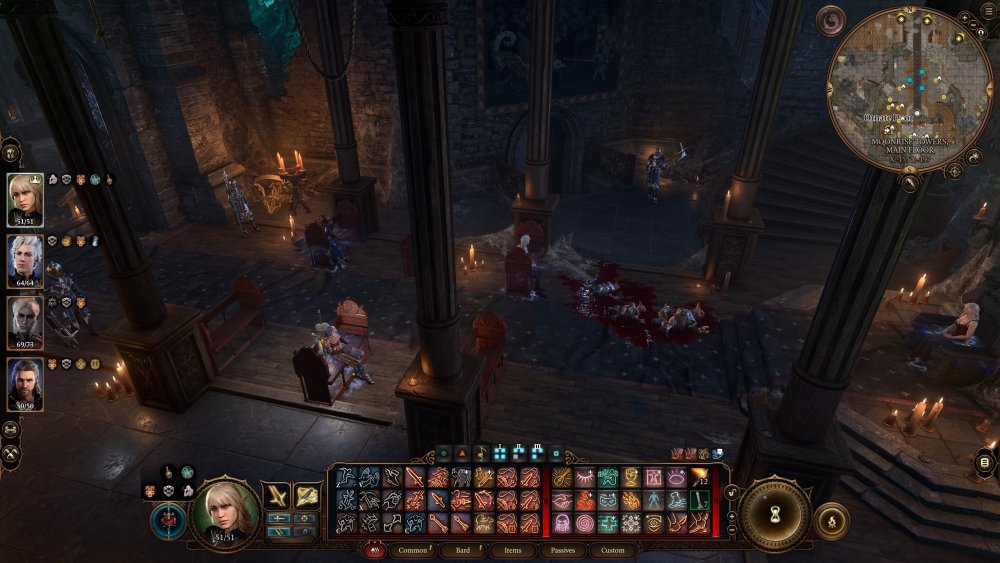The width and height of the screenshot is (1000, 563).
Task: Click the hourglass end turn button
Action: click(x=775, y=515)
